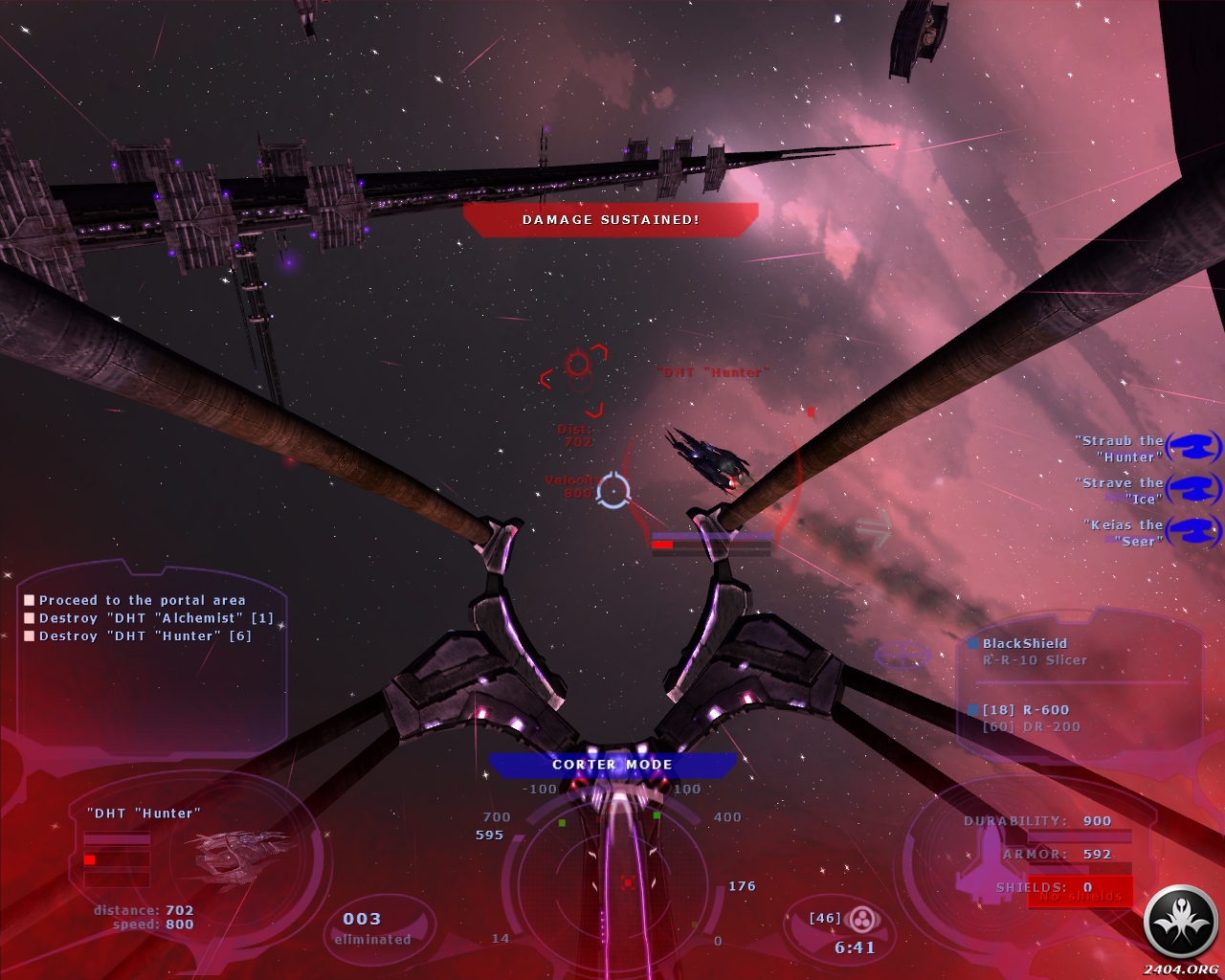Select the R-600 weapon entry
The image size is (1225, 980).
tap(1025, 710)
